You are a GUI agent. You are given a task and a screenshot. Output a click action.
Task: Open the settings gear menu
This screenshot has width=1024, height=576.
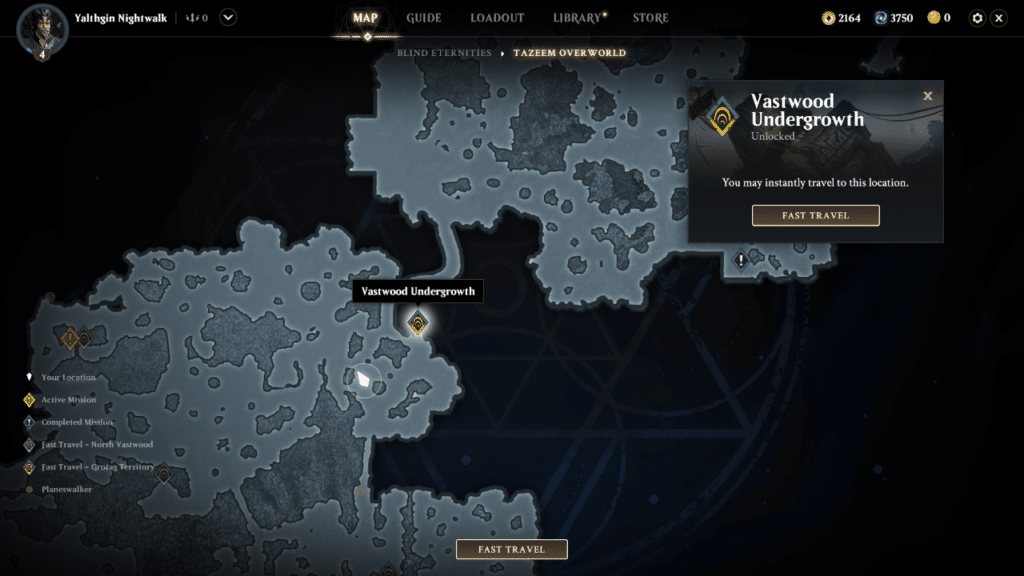977,18
